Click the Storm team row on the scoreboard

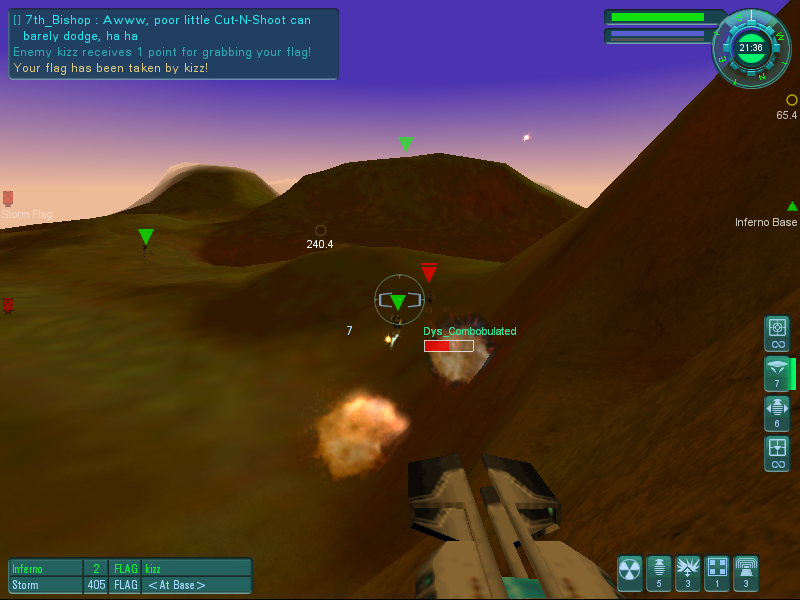coord(130,585)
